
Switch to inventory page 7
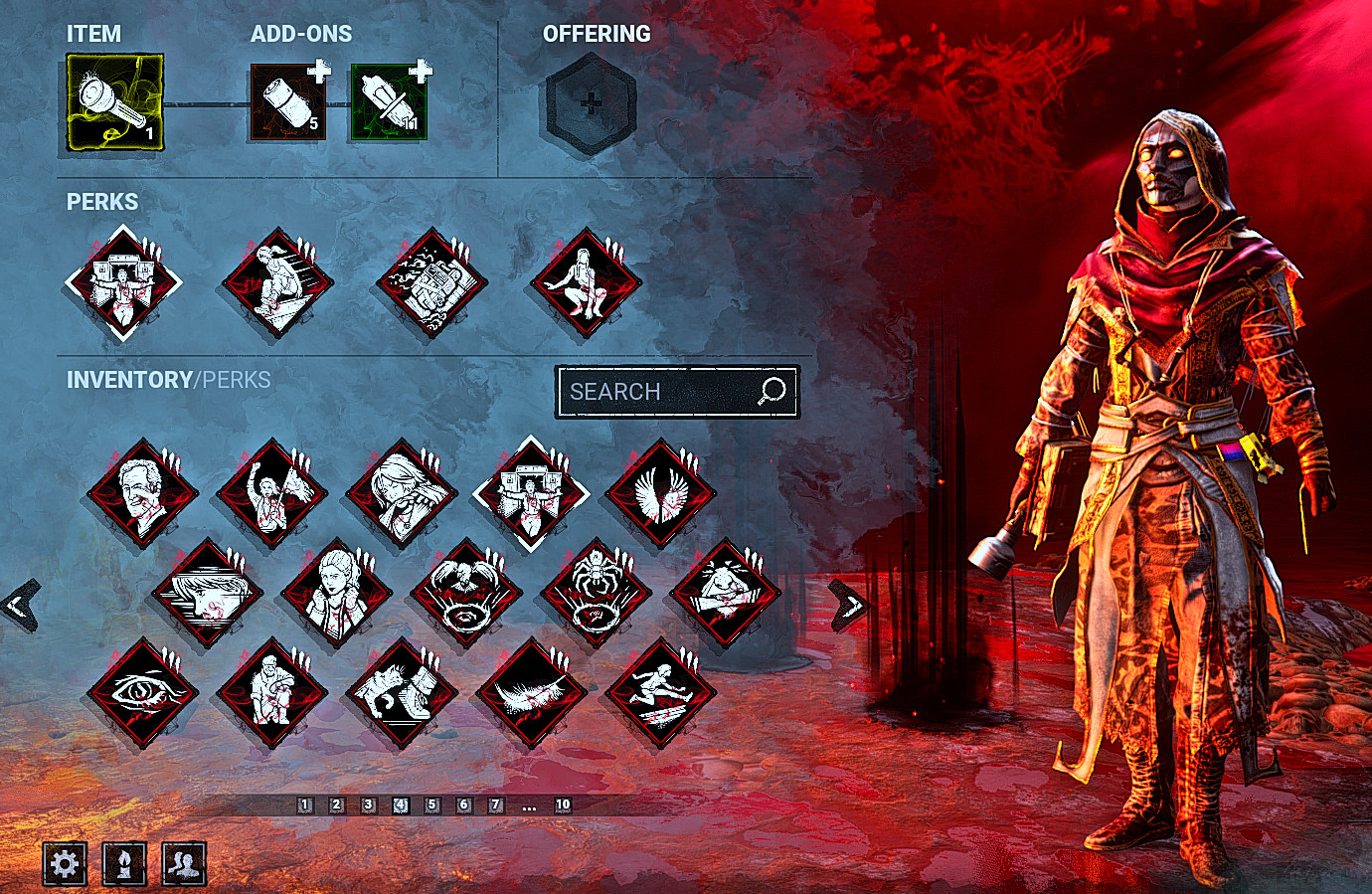tap(495, 805)
